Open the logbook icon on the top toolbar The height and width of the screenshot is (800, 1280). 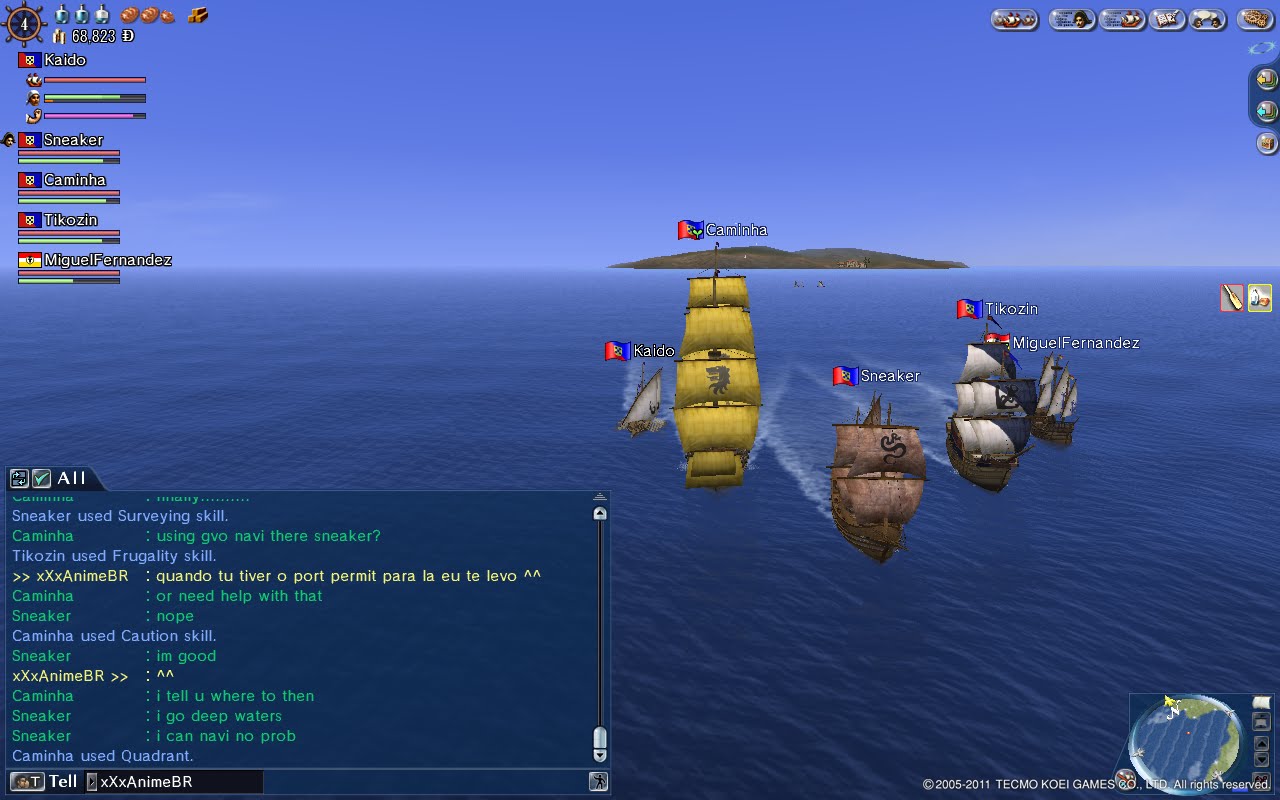pos(1167,19)
